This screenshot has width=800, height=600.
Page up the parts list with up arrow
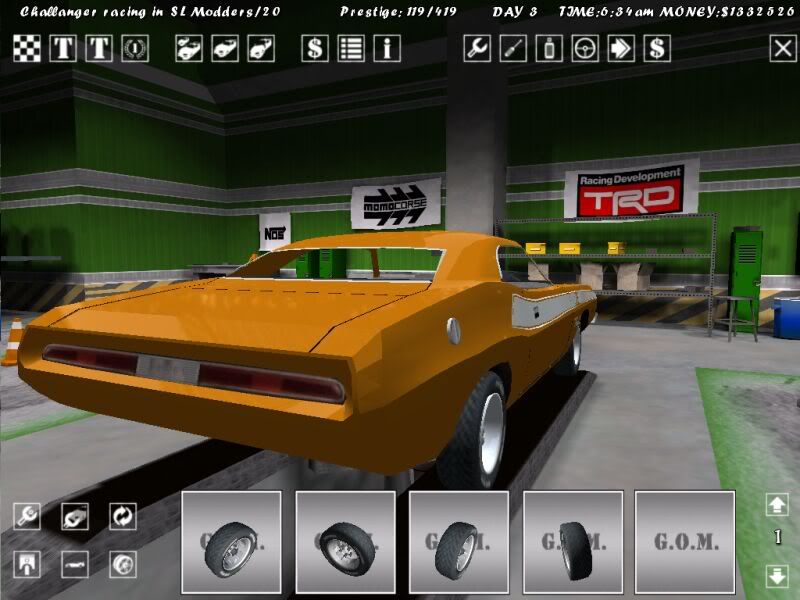777,504
